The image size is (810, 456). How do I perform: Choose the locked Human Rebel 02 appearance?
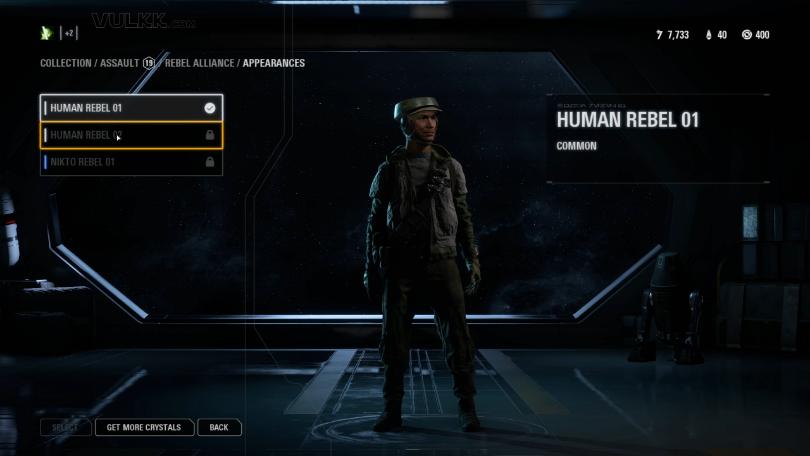click(x=130, y=135)
